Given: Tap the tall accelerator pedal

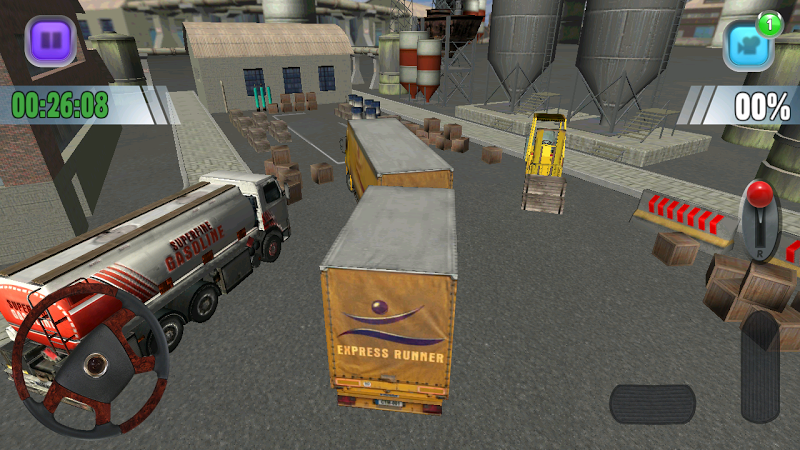Looking at the screenshot, I should [x=760, y=366].
